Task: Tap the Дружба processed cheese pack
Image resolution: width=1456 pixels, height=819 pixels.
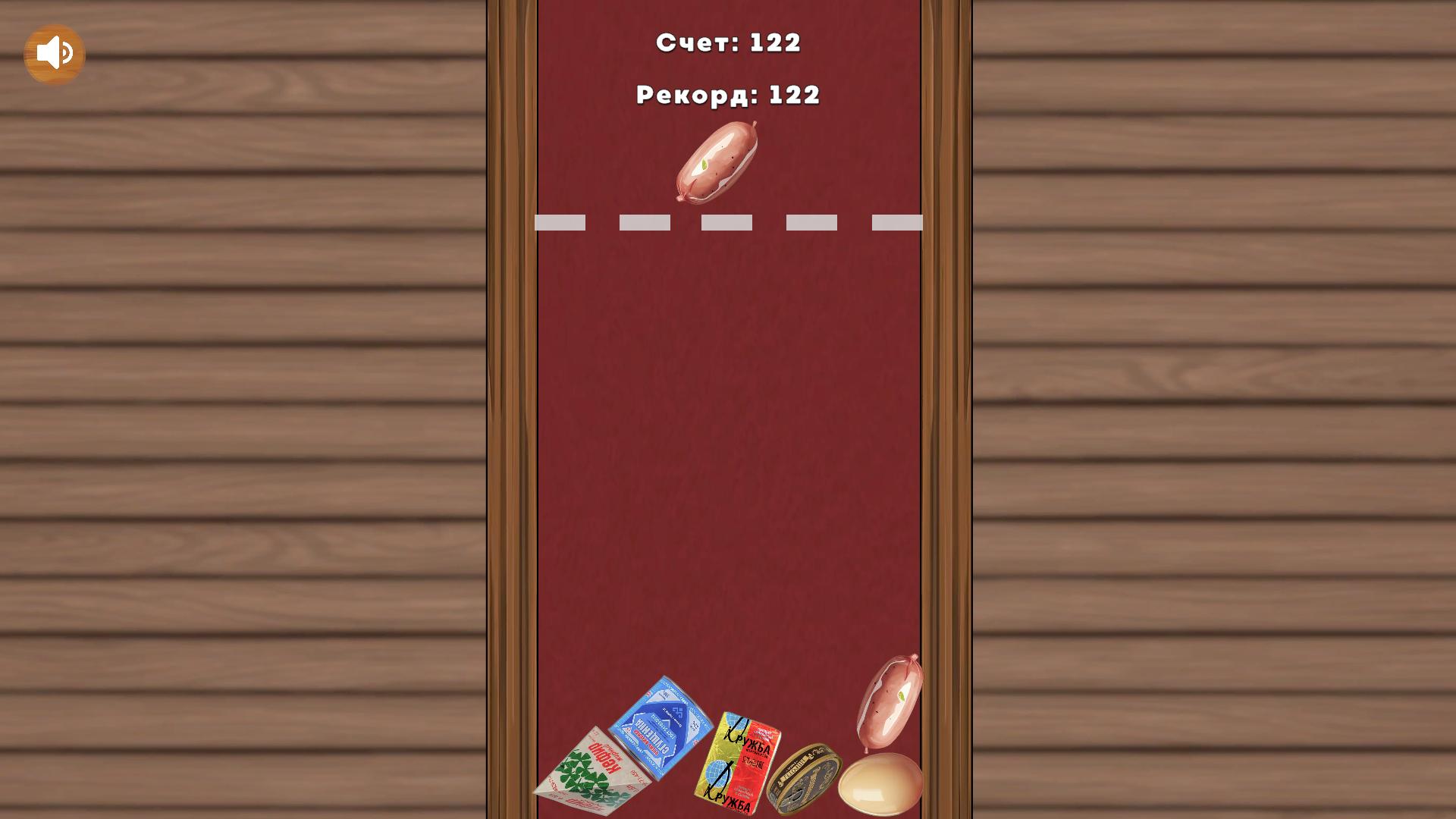Action: point(739,762)
